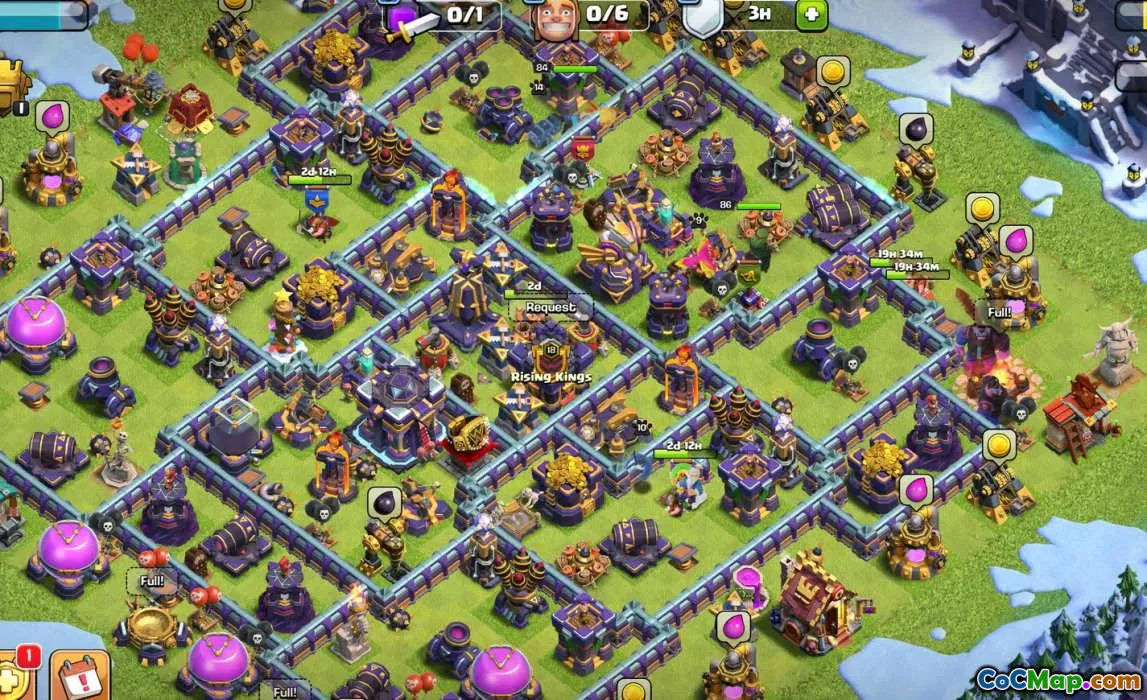Tap the green plus button beside the shield timer
Image resolution: width=1147 pixels, height=700 pixels.
click(x=811, y=14)
